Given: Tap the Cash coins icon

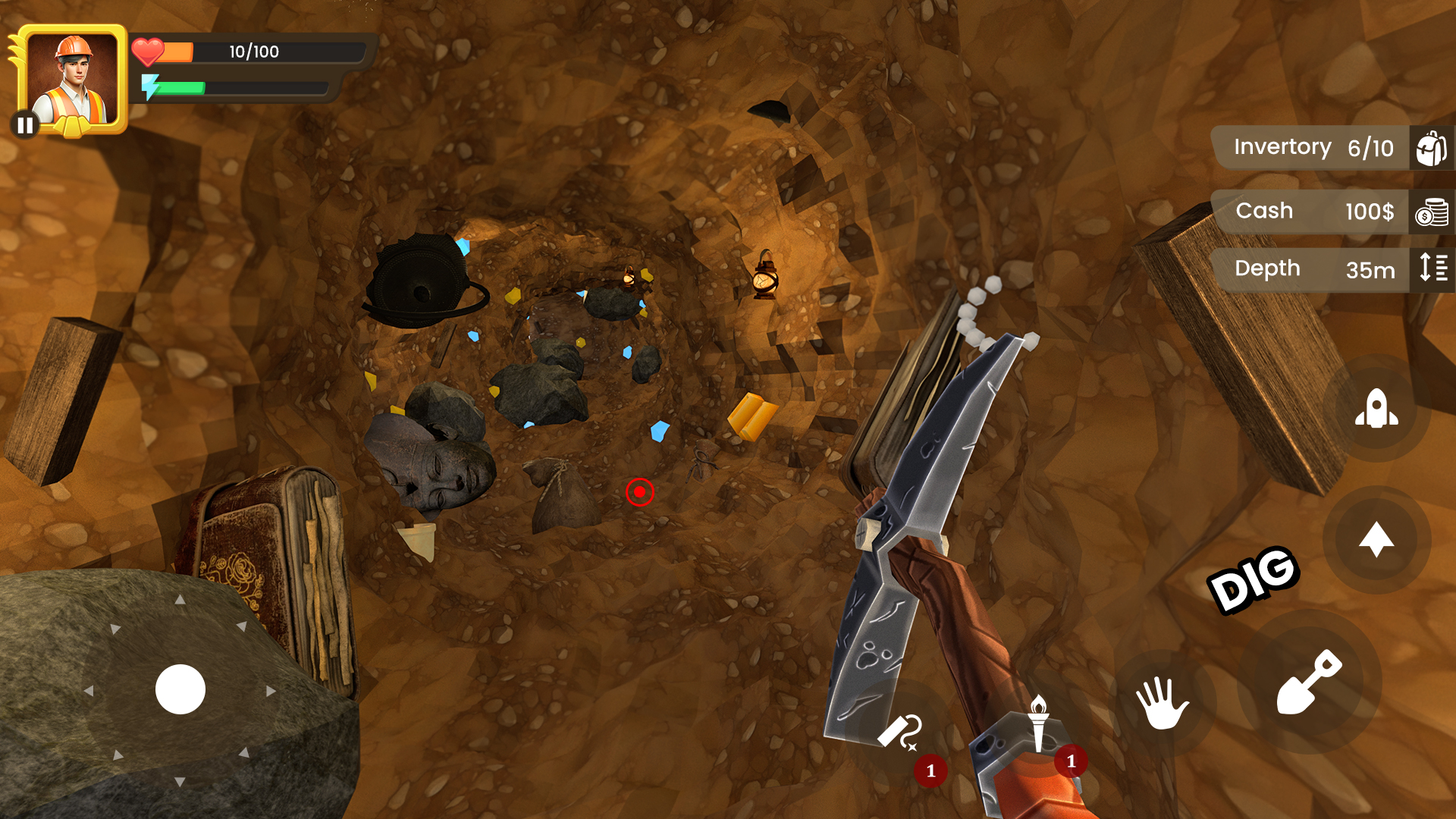Looking at the screenshot, I should 1432,212.
